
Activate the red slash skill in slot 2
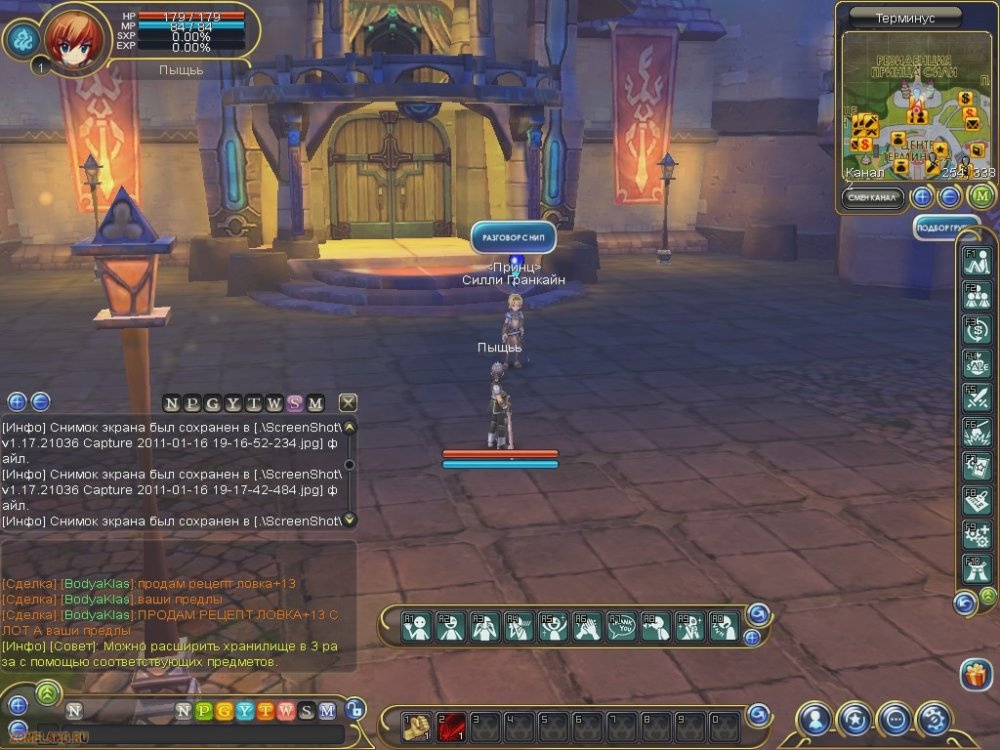pos(451,727)
